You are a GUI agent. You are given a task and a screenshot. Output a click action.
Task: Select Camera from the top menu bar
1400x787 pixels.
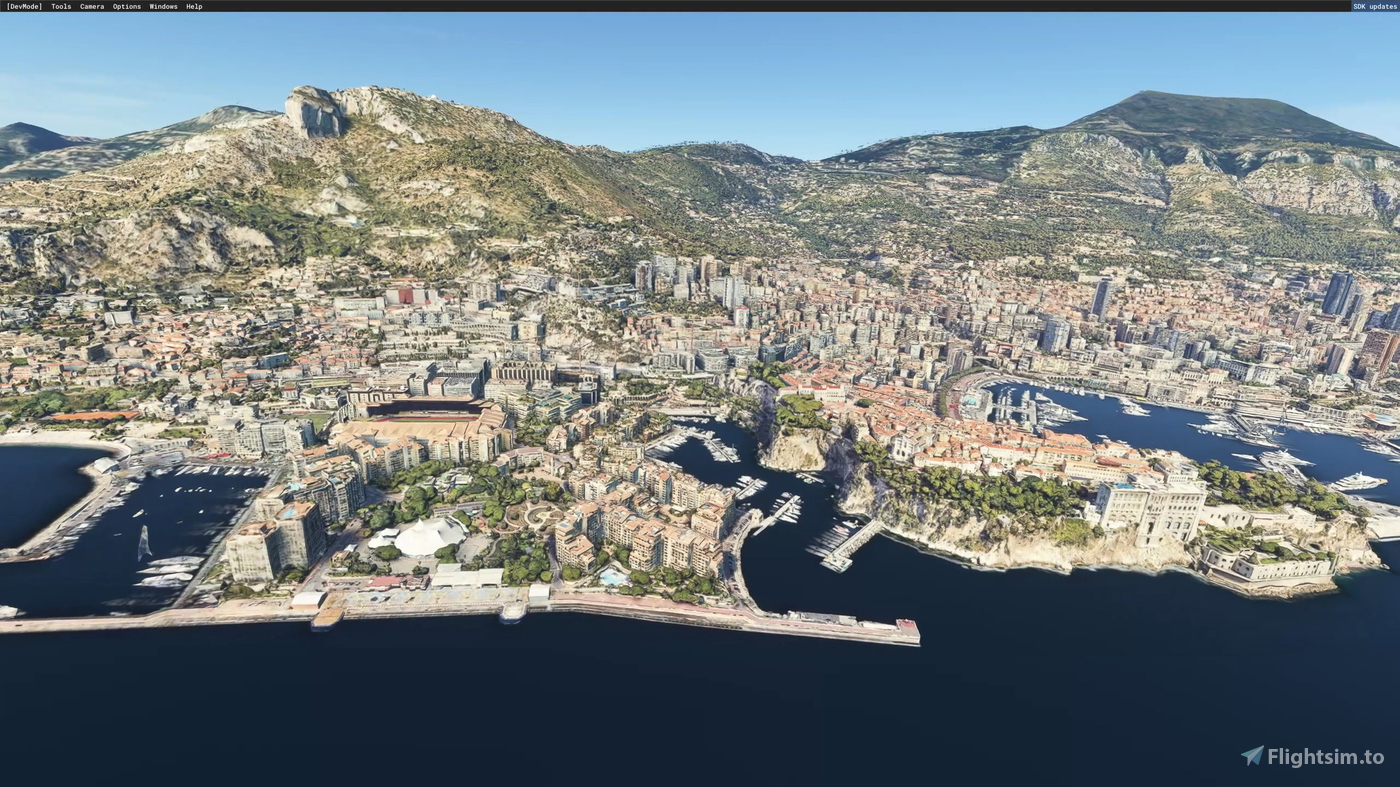click(x=90, y=6)
